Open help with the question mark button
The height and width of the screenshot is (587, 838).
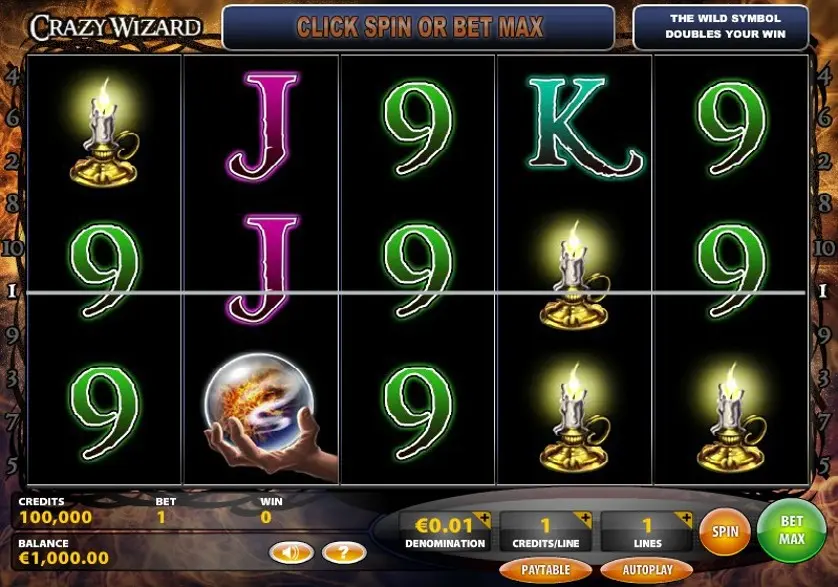(x=344, y=551)
